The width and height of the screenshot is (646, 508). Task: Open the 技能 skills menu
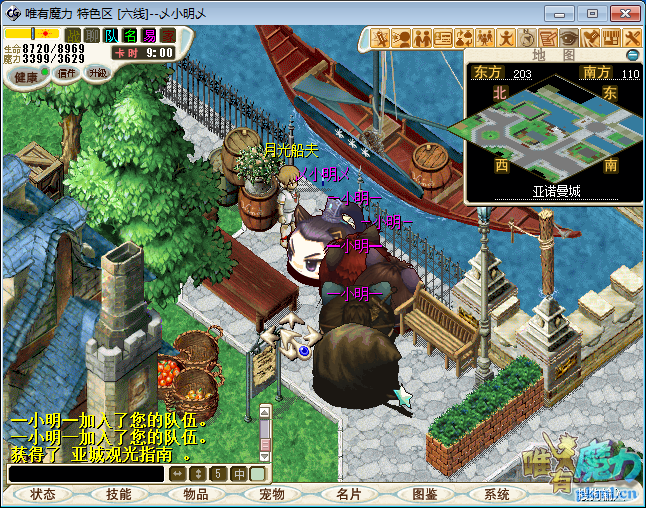(x=118, y=494)
